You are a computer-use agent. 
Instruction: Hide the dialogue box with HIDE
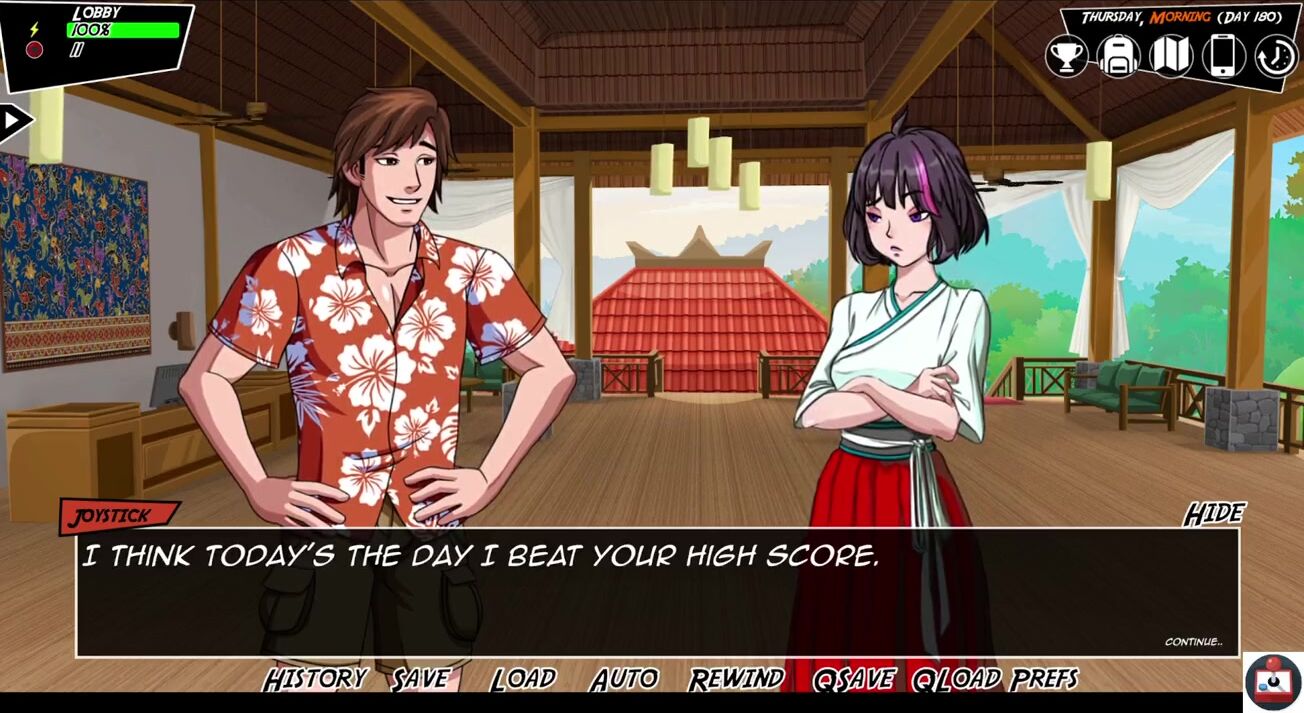1214,514
